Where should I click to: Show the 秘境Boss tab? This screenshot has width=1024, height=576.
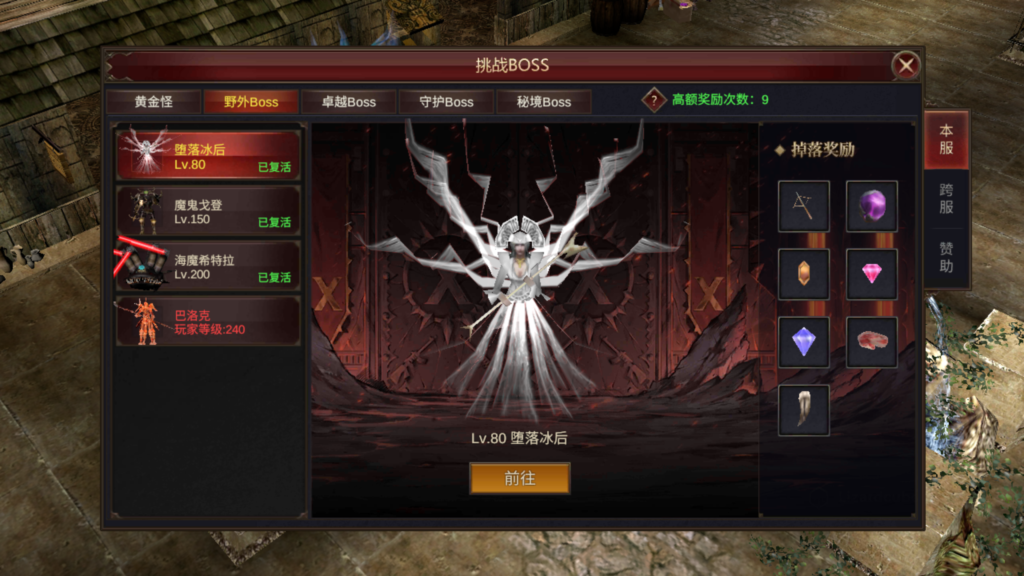543,102
